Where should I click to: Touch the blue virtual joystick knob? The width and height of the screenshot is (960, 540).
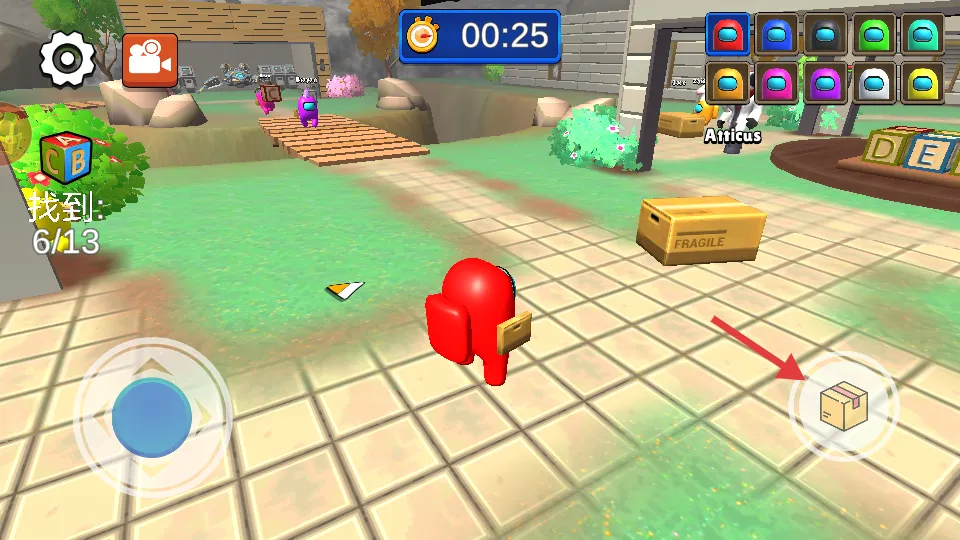(152, 417)
